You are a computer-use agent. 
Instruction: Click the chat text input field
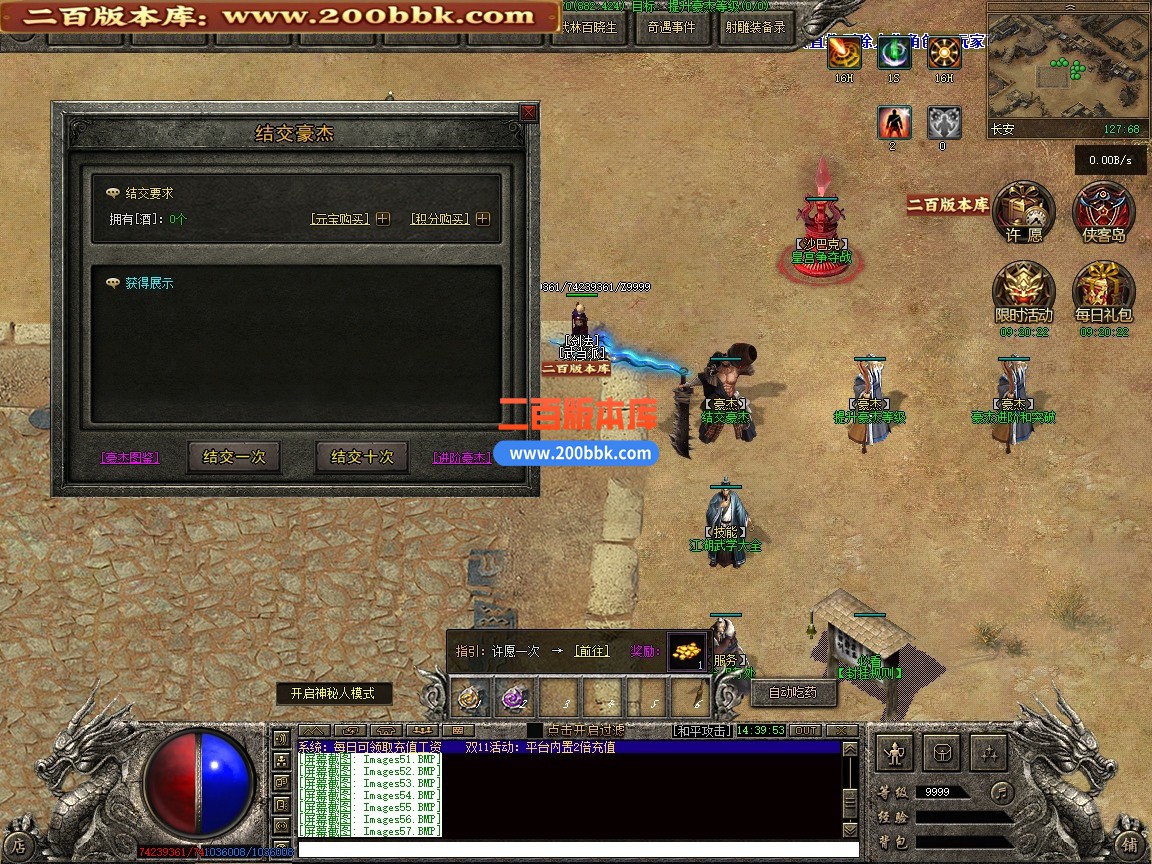click(x=570, y=849)
